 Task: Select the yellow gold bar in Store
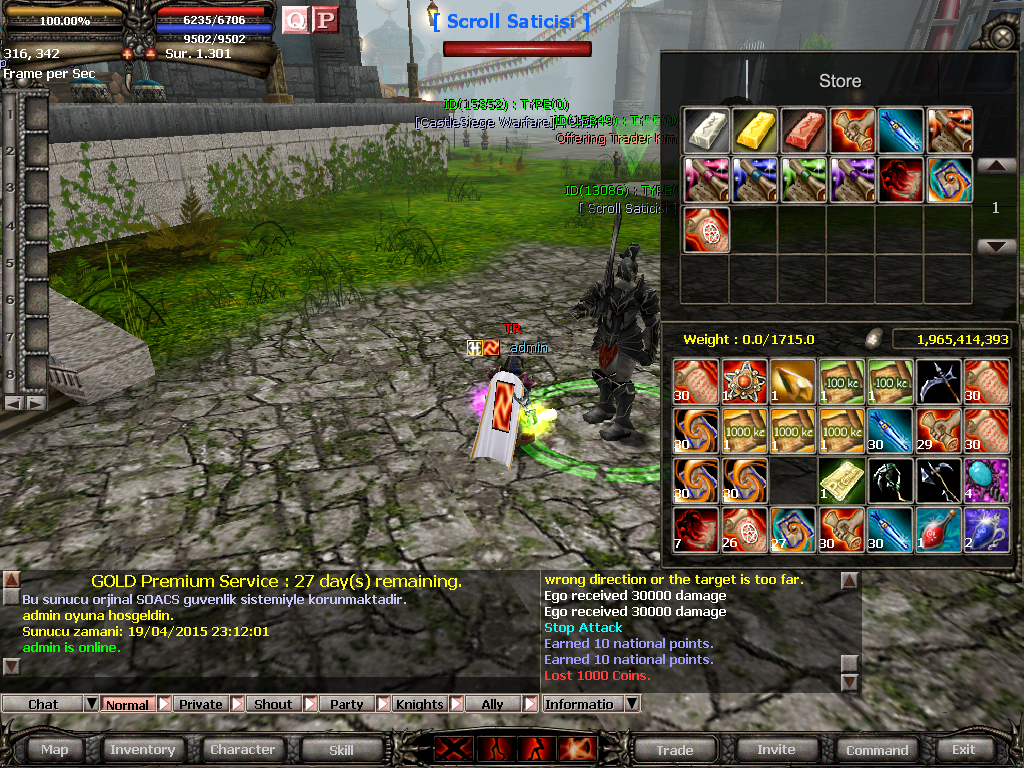point(755,131)
